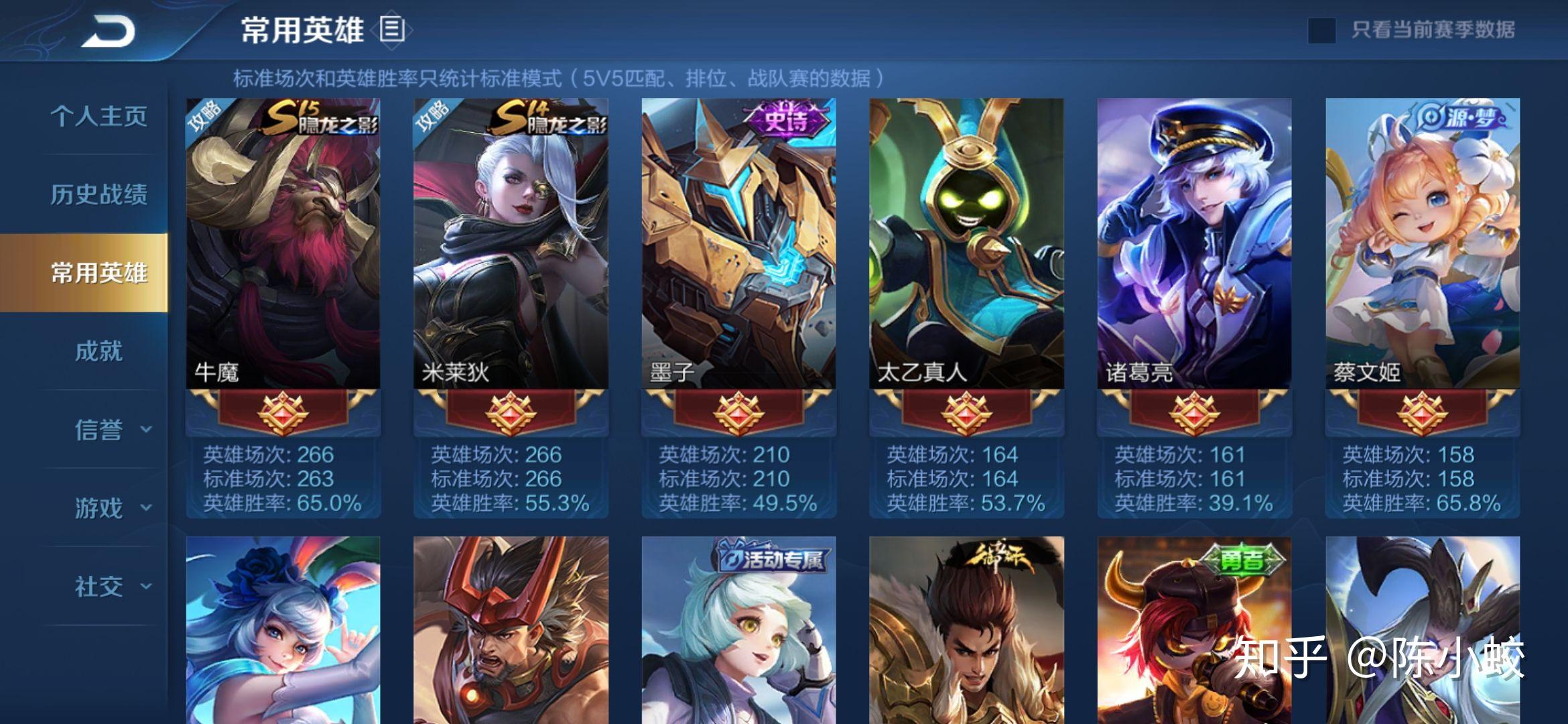Open the list icon beside 常用英雄

point(393,30)
